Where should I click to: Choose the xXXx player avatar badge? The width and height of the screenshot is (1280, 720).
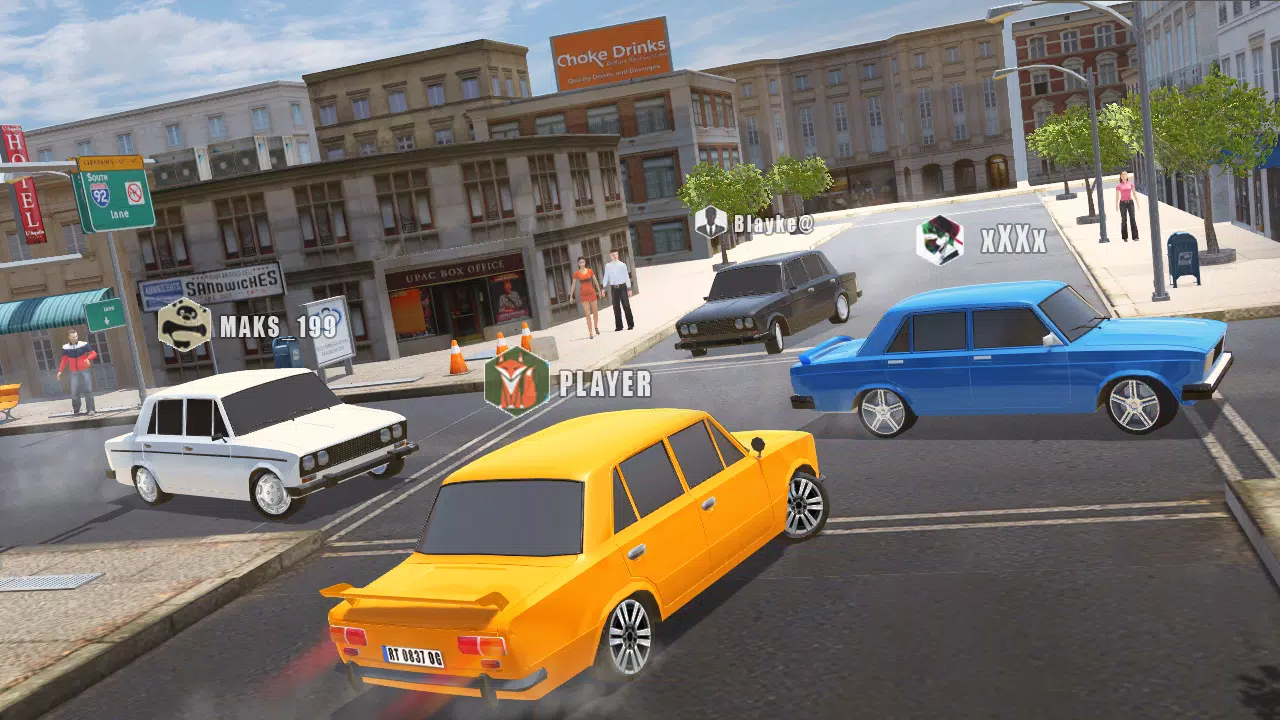pos(940,240)
